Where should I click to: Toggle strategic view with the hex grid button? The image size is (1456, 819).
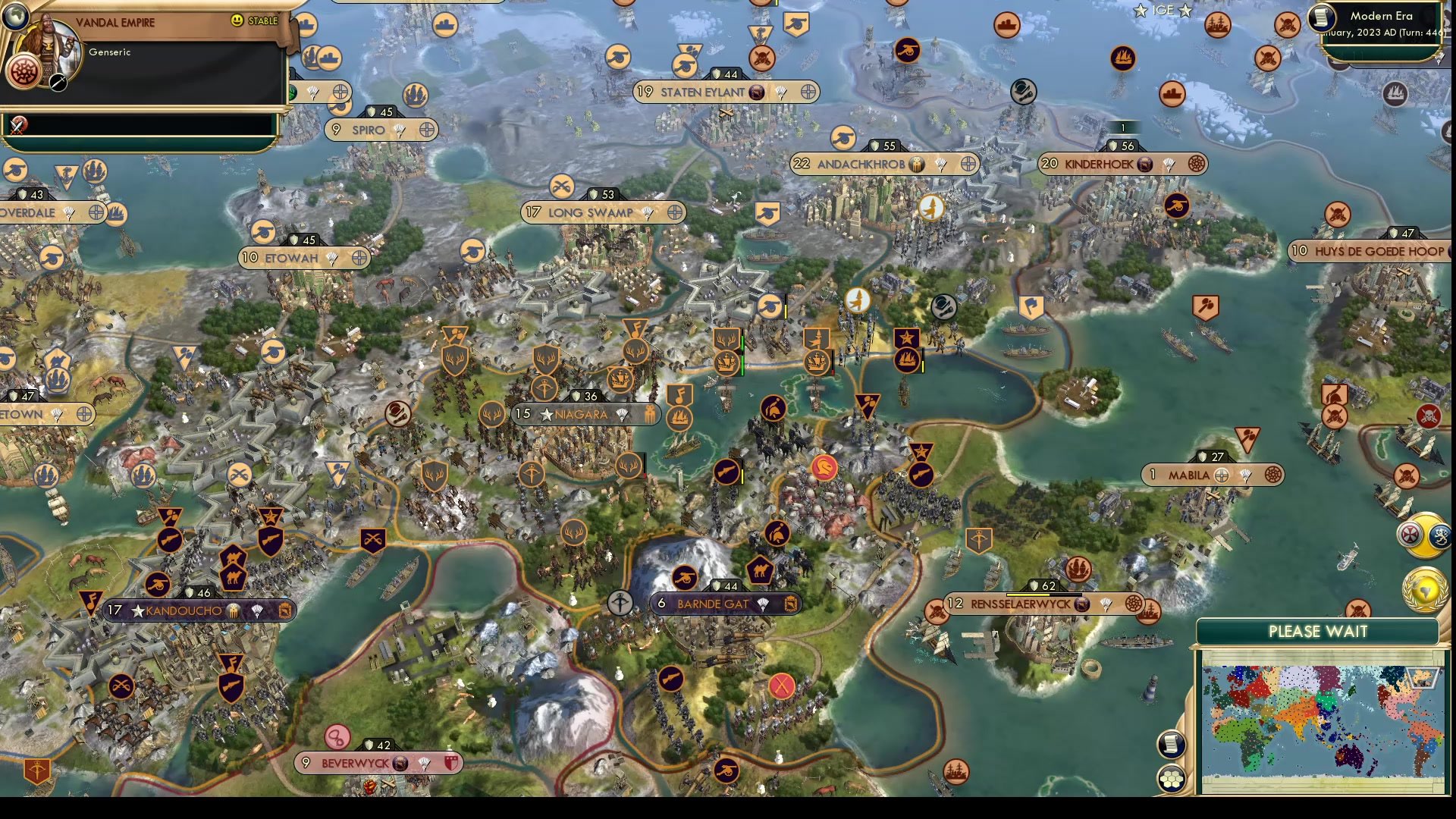[x=1172, y=779]
